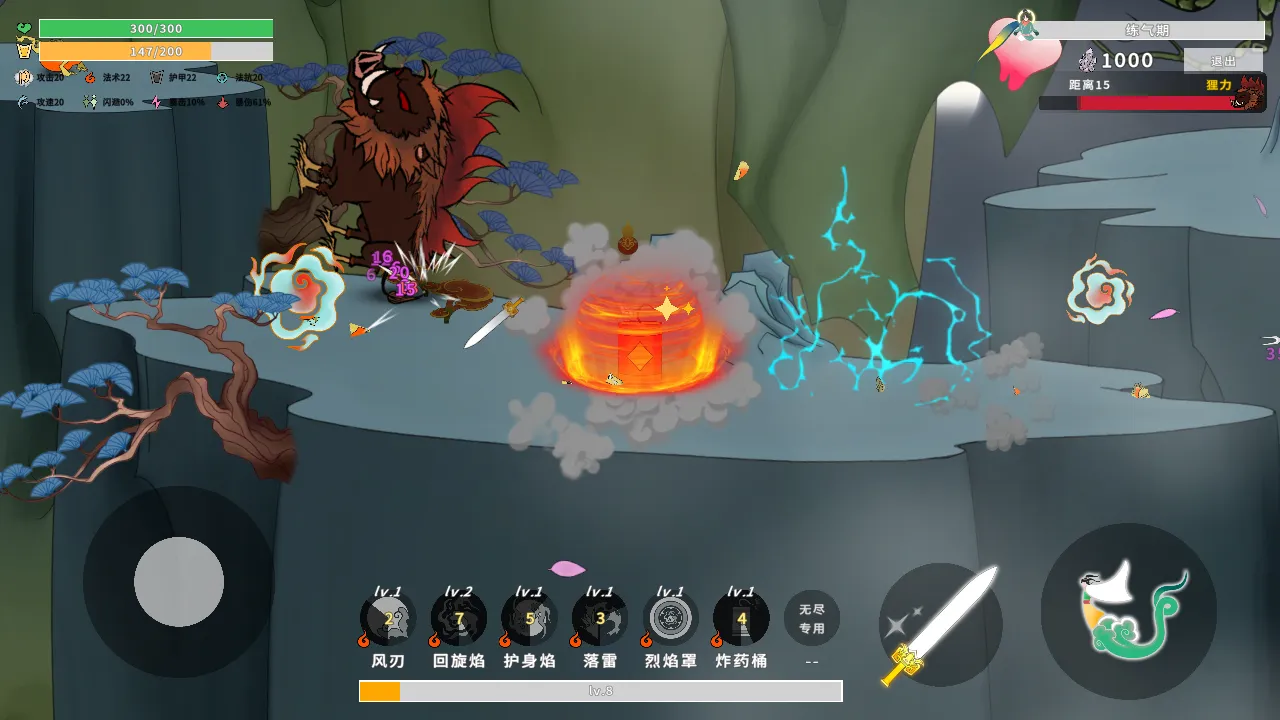Image resolution: width=1280 pixels, height=720 pixels.
Task: Trigger the 护身焰 protective flame skill
Action: pos(529,619)
